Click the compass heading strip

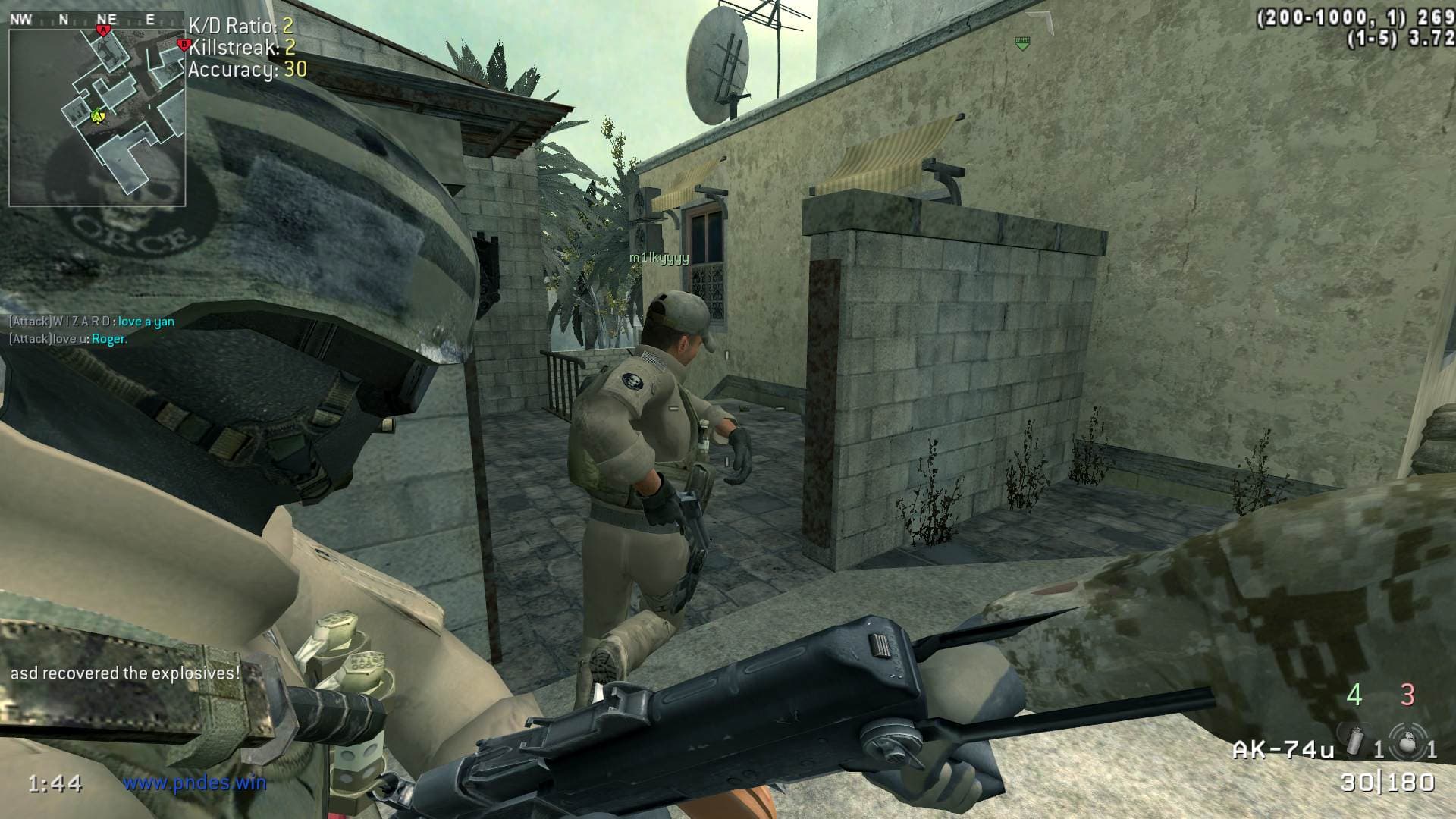(x=91, y=20)
